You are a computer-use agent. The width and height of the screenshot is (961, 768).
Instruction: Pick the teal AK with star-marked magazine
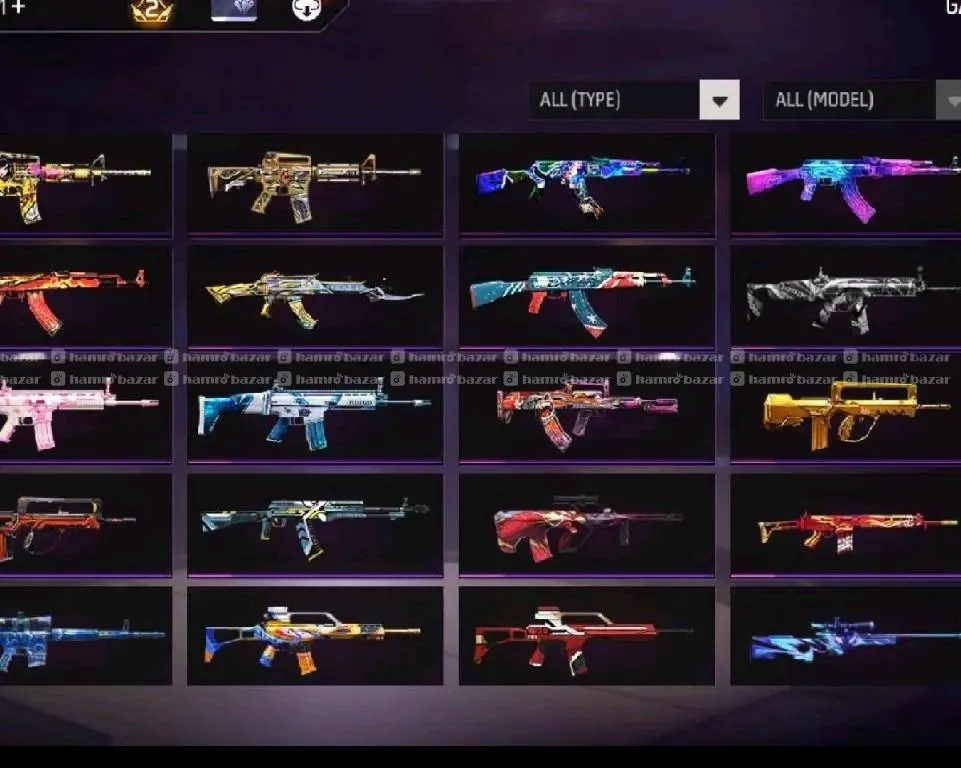[586, 295]
